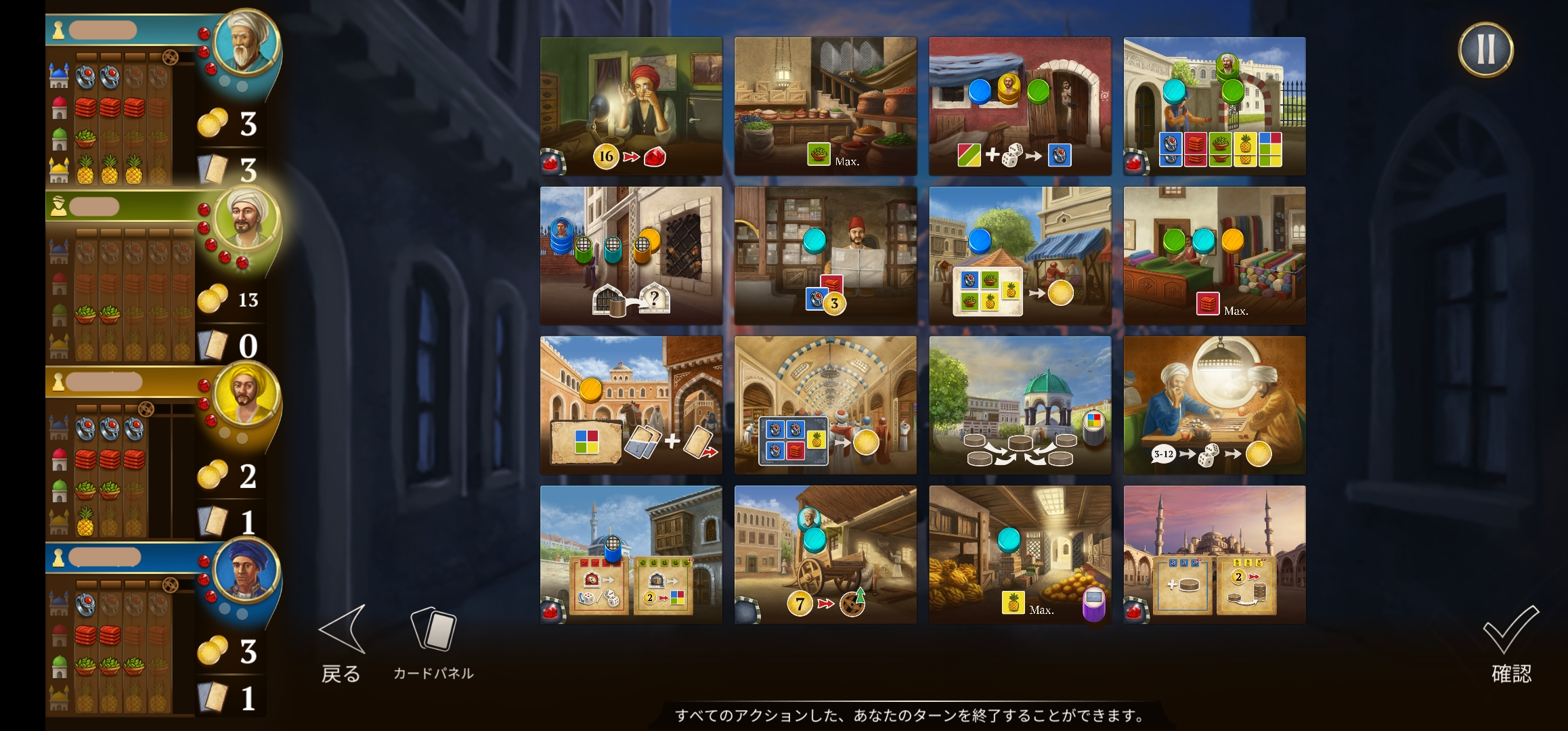Select the fabric warehouse tile
Image resolution: width=1568 pixels, height=731 pixels.
[x=1215, y=256]
